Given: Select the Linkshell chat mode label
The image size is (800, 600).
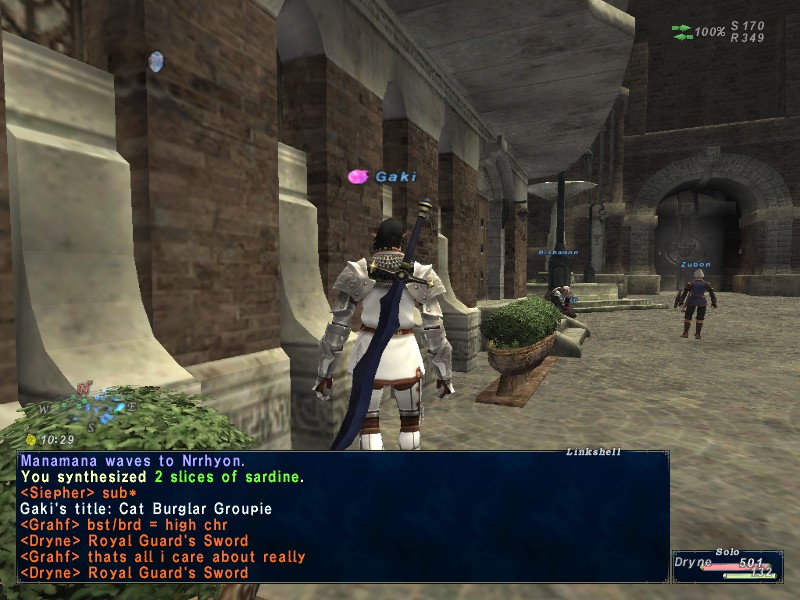Looking at the screenshot, I should (593, 452).
